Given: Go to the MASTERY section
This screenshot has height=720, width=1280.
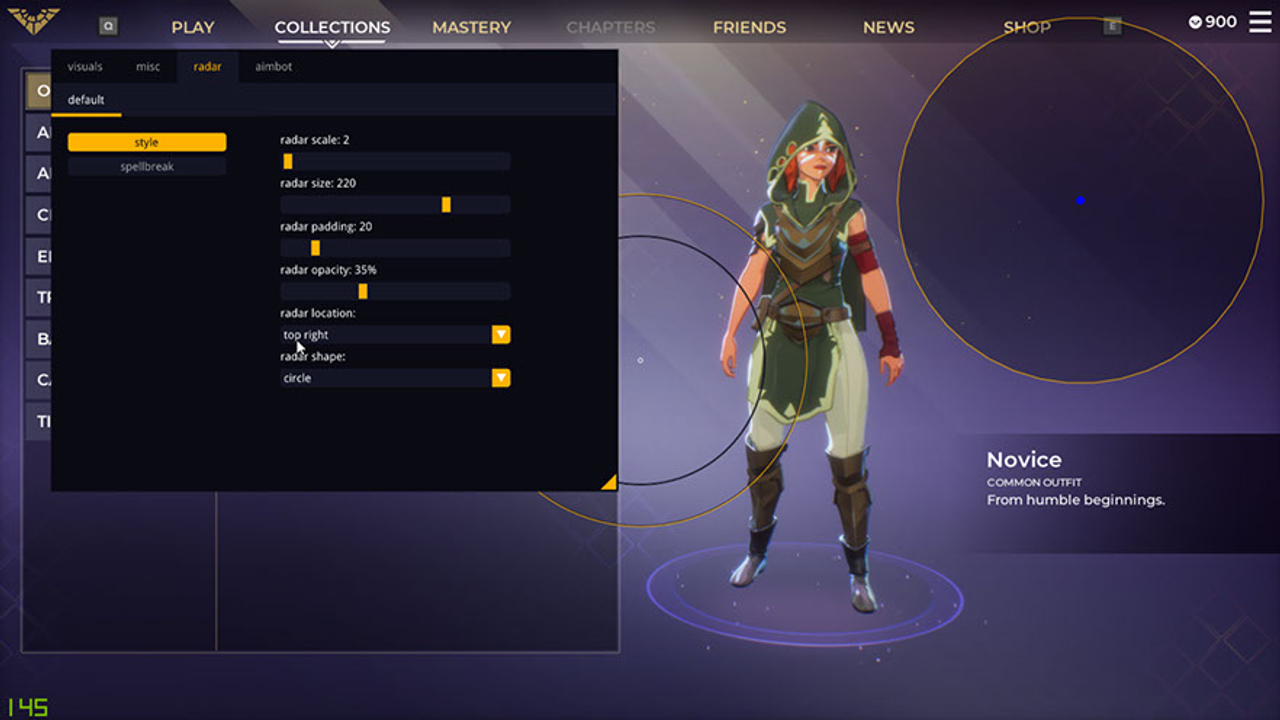Looking at the screenshot, I should [x=471, y=27].
